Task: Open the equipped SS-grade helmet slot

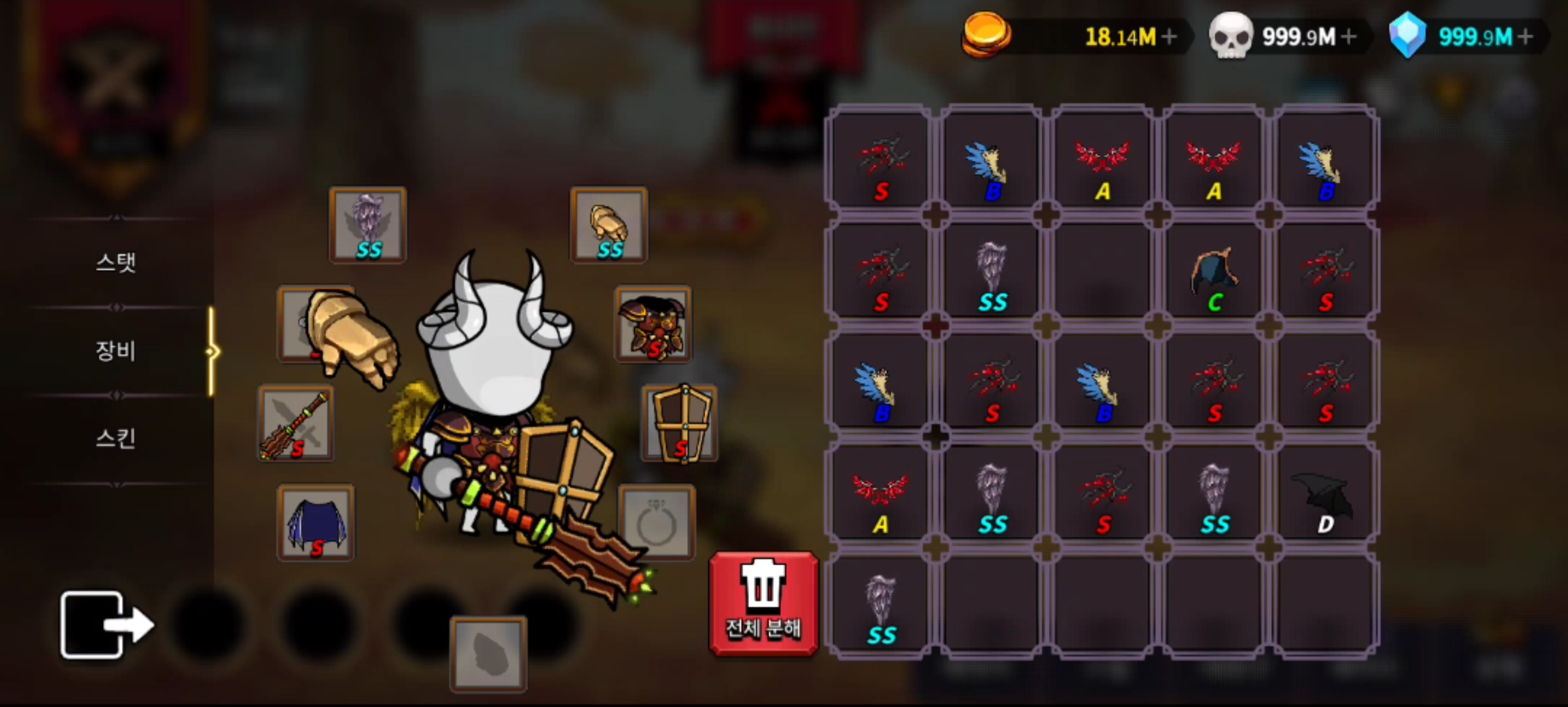Action: (367, 225)
